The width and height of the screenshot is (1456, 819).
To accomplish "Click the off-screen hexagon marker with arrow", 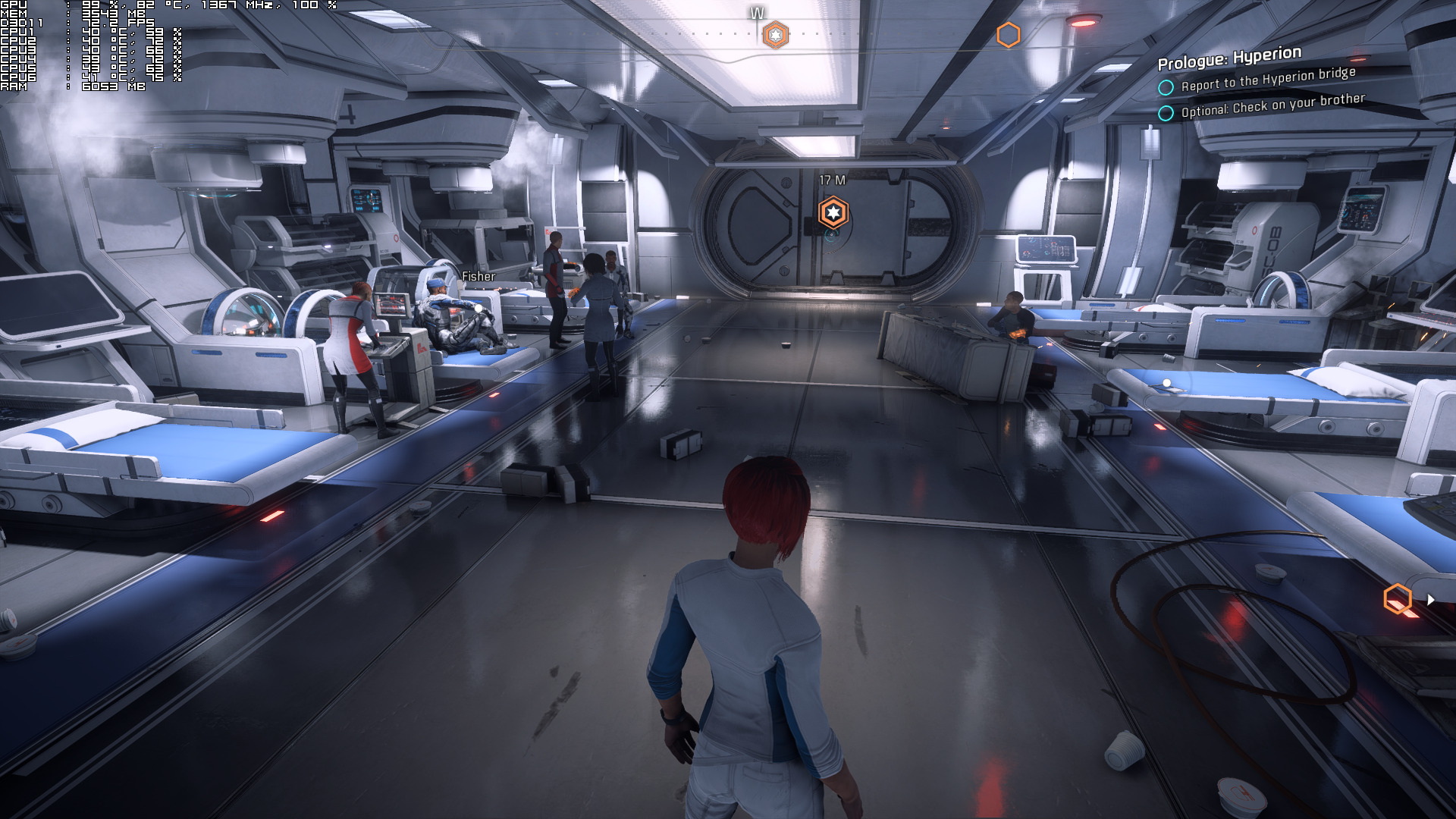I will pyautogui.click(x=1398, y=599).
